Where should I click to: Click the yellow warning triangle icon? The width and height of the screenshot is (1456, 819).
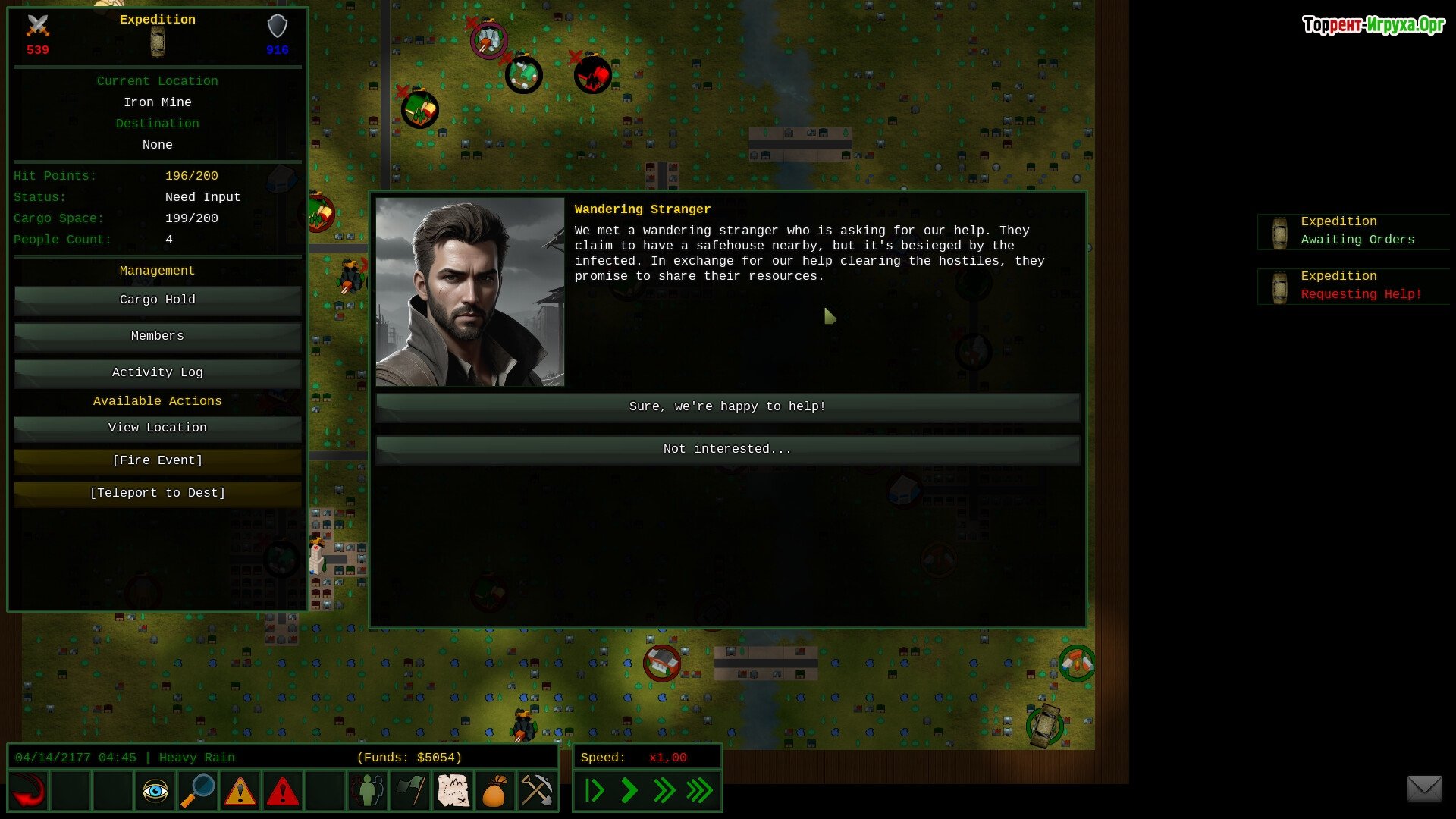(240, 792)
